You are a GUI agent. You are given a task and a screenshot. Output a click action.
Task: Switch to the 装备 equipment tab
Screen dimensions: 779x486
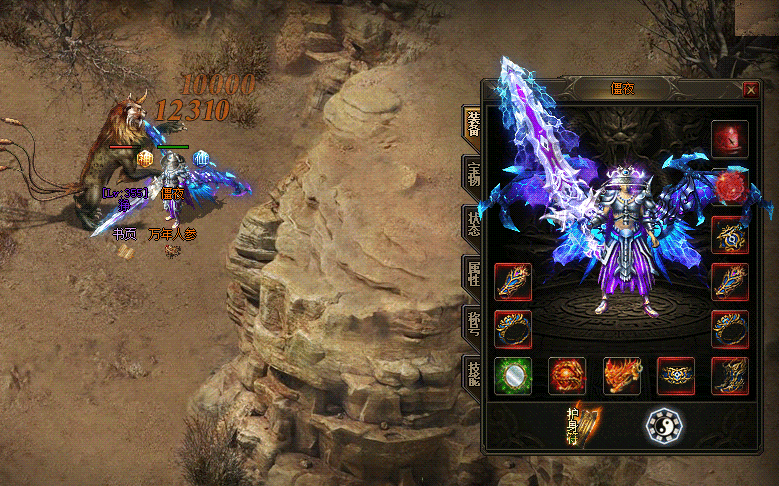click(x=472, y=123)
